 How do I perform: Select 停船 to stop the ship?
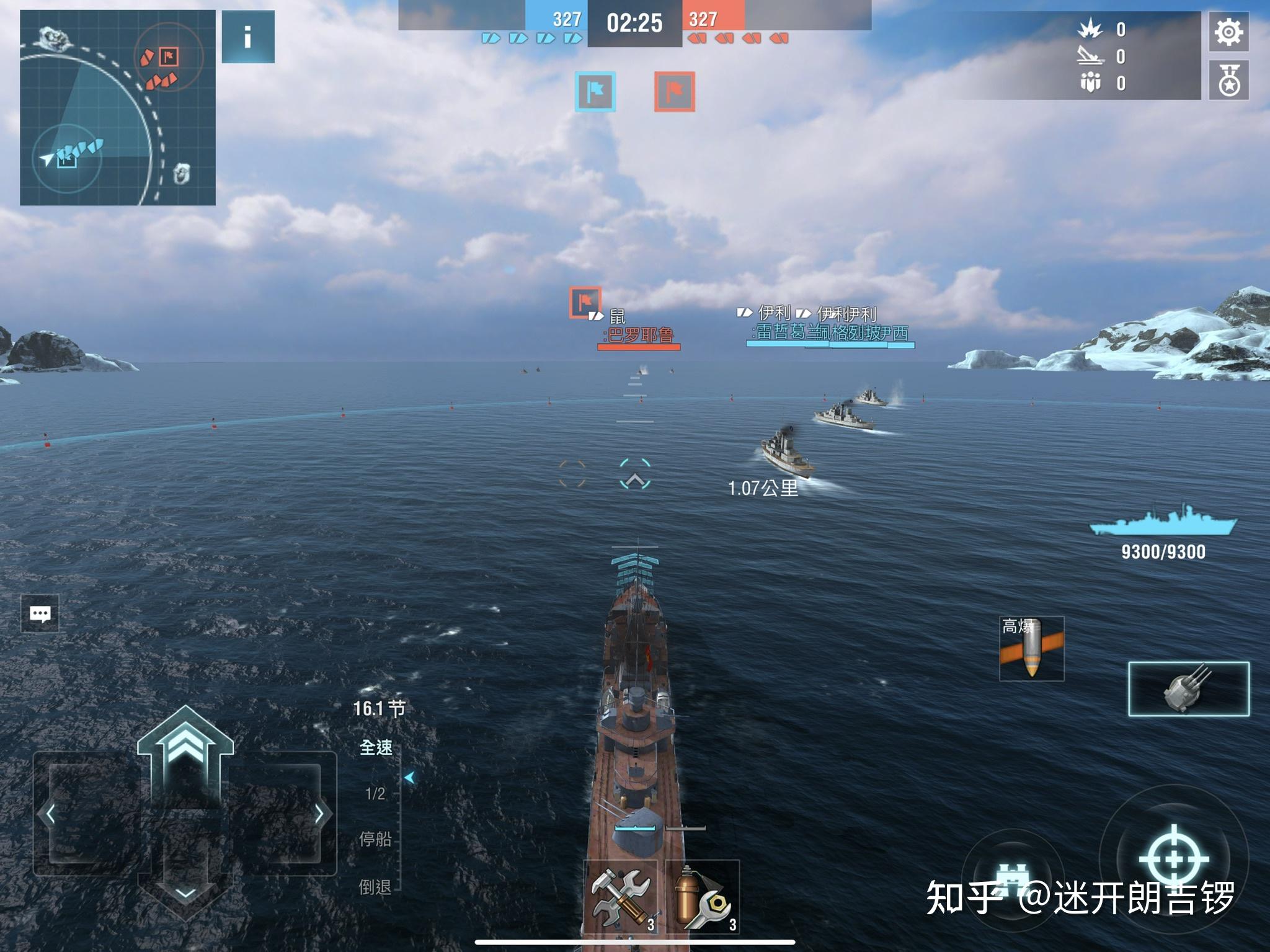(x=375, y=839)
